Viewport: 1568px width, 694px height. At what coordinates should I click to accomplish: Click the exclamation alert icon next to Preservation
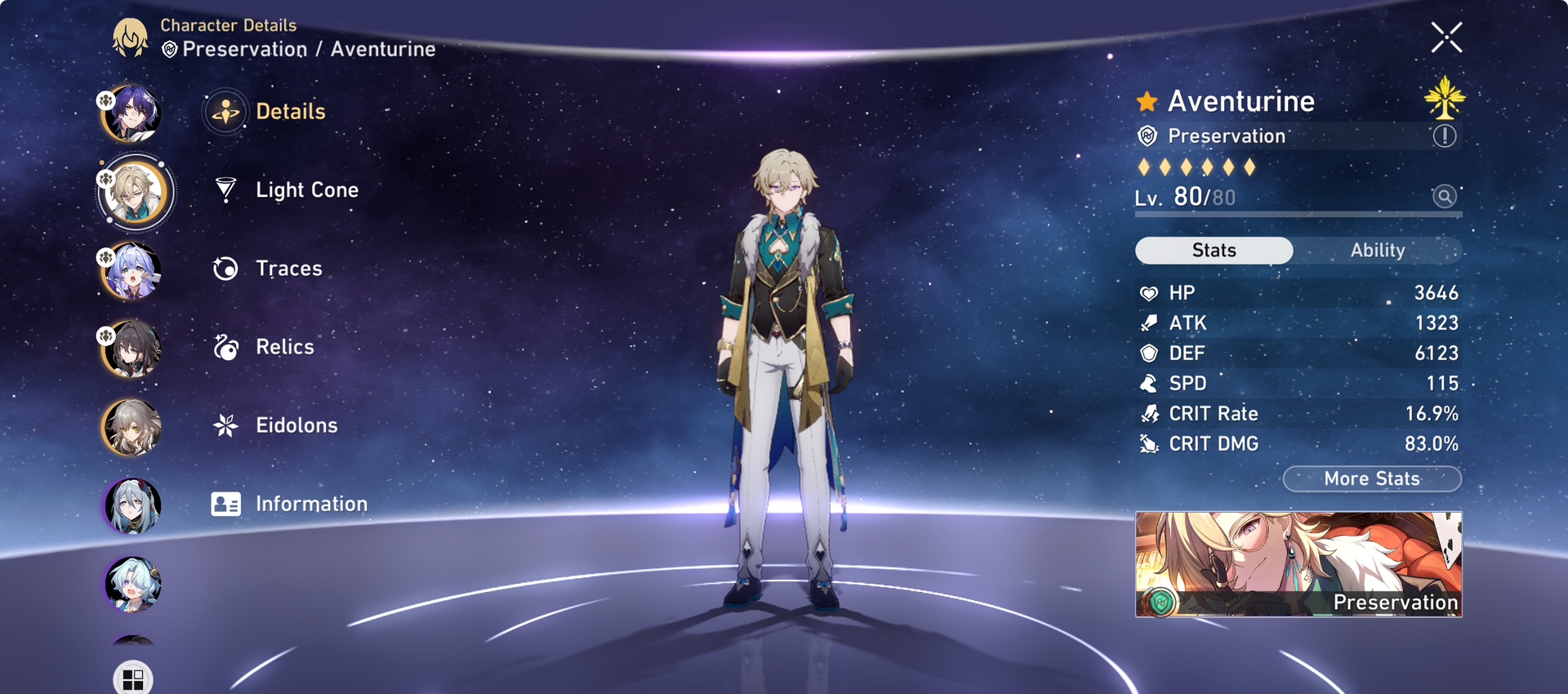coord(1445,136)
